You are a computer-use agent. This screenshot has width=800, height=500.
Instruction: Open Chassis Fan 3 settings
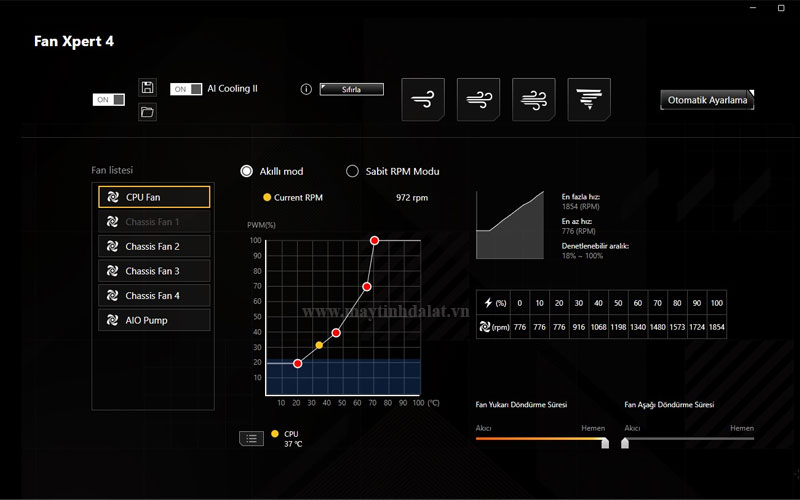[154, 271]
